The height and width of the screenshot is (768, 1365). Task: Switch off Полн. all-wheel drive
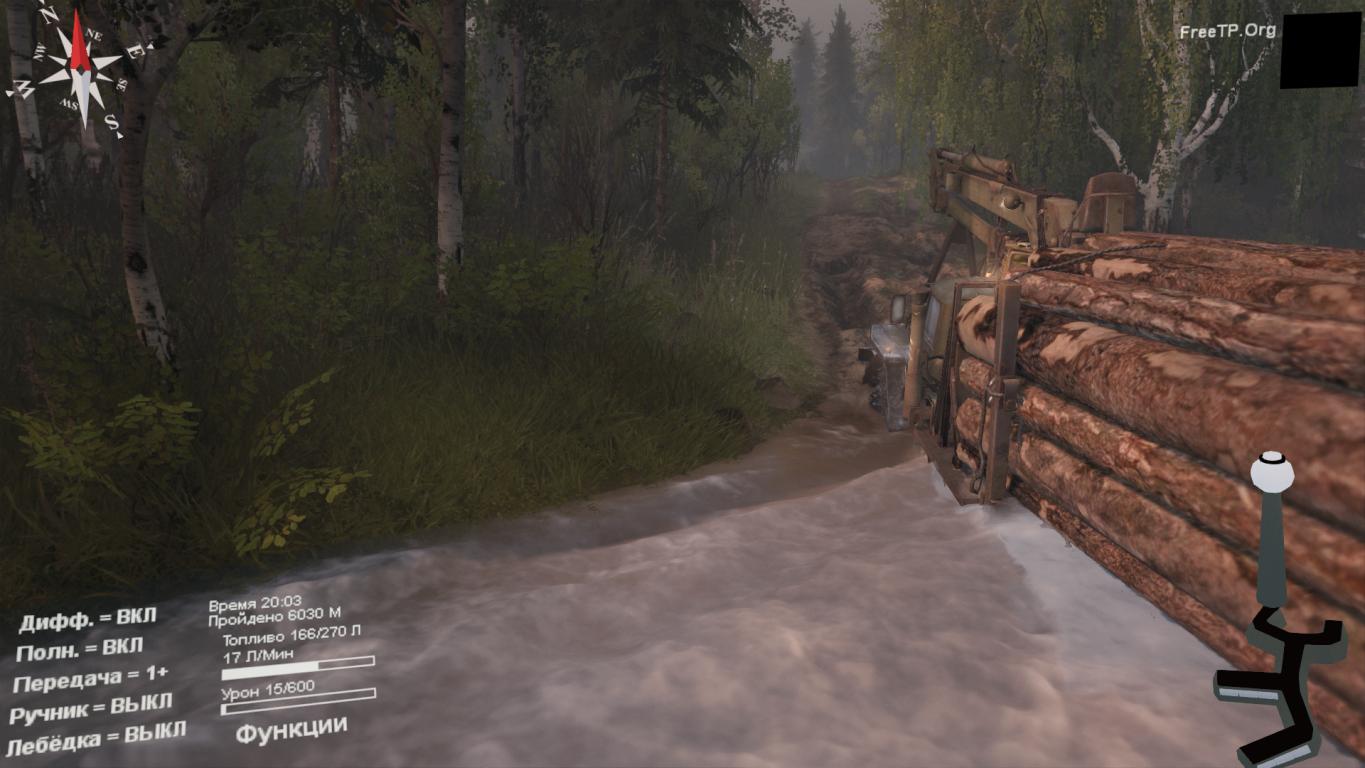(x=80, y=650)
